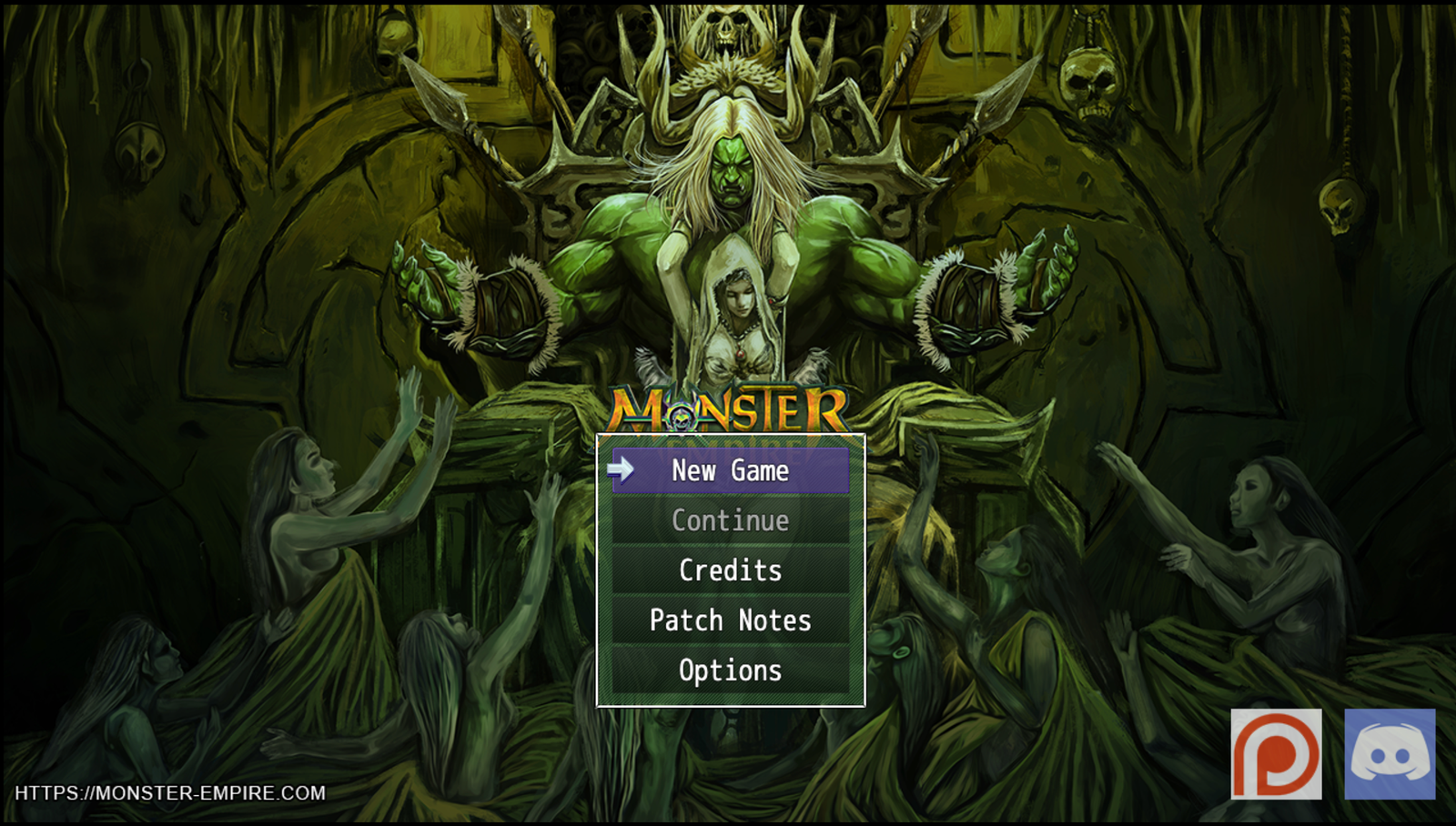Click the Monster Empire title logo
This screenshot has width=1456, height=826.
728,411
